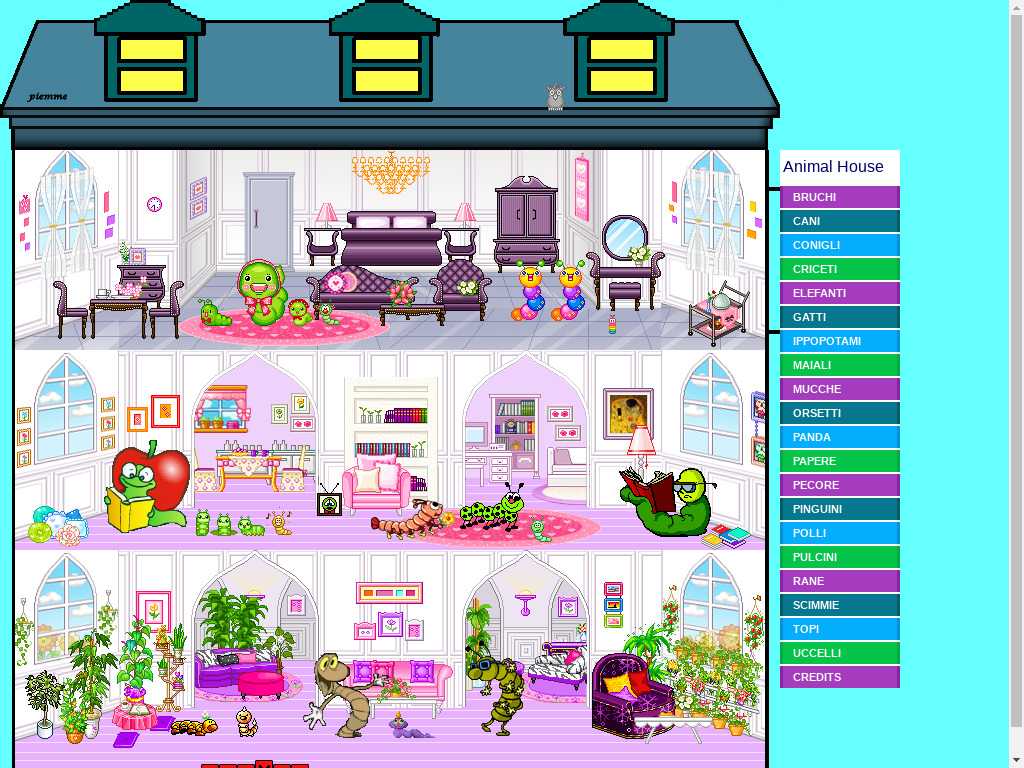
Task: Select the ORSETTI menu entry
Action: coord(839,413)
